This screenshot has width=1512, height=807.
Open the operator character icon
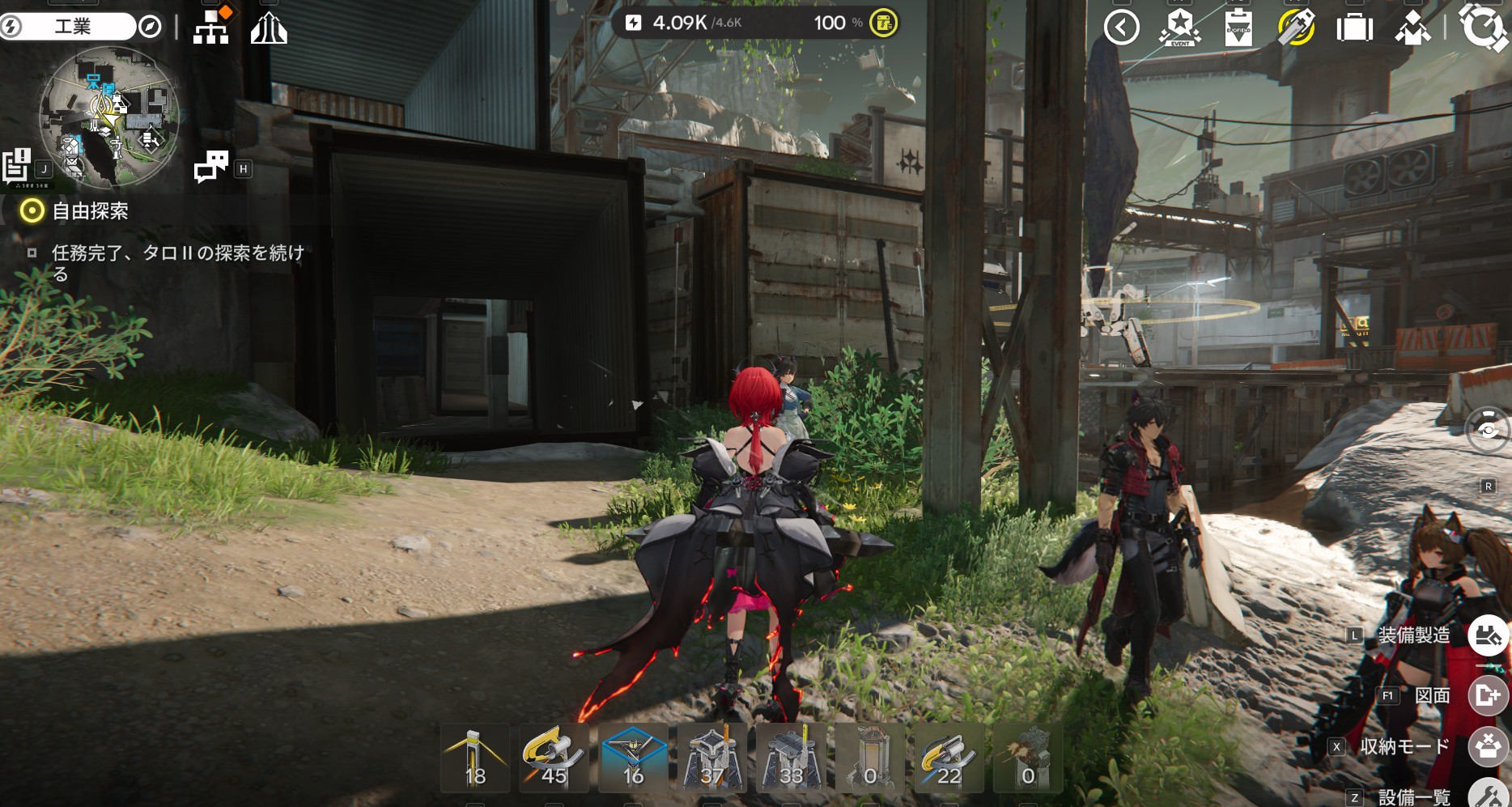(1412, 28)
